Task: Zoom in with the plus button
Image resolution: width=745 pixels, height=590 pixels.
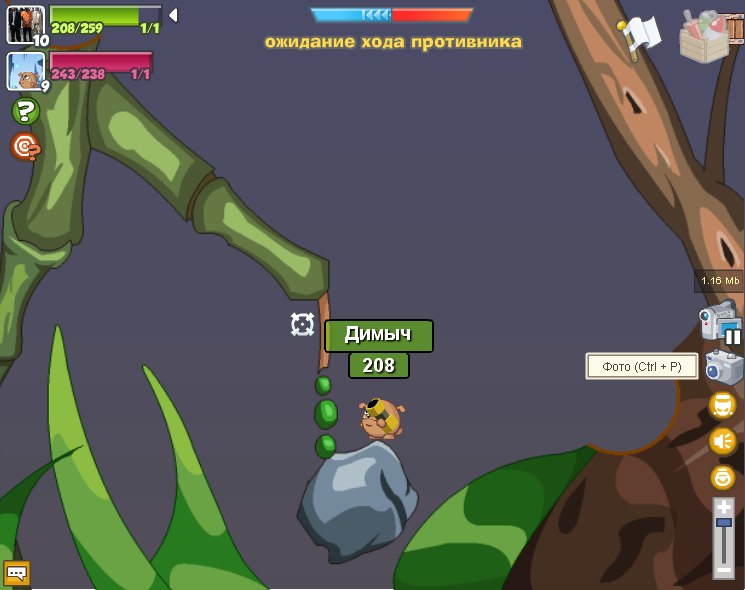Action: pos(723,507)
